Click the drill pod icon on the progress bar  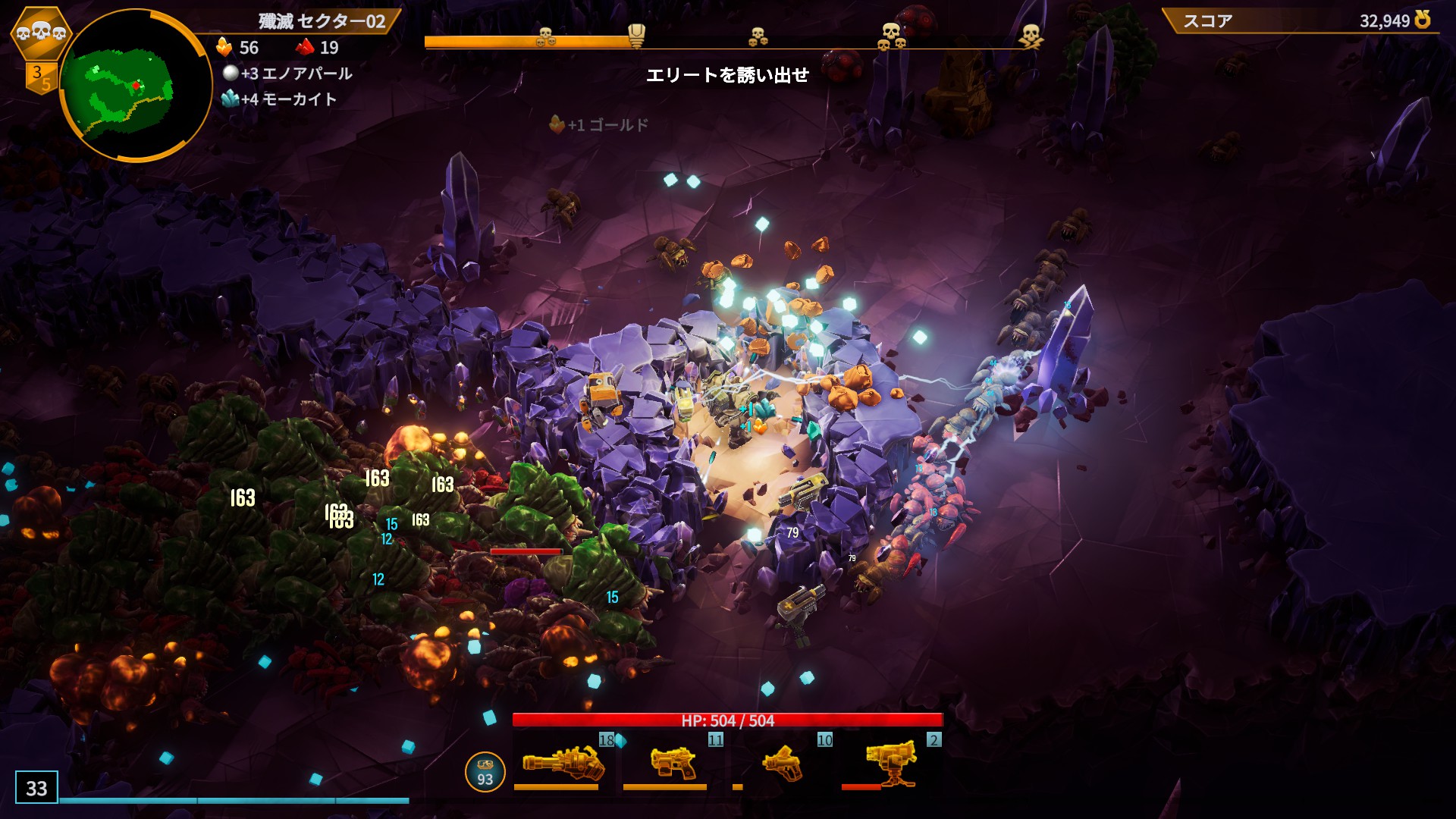coord(635,32)
